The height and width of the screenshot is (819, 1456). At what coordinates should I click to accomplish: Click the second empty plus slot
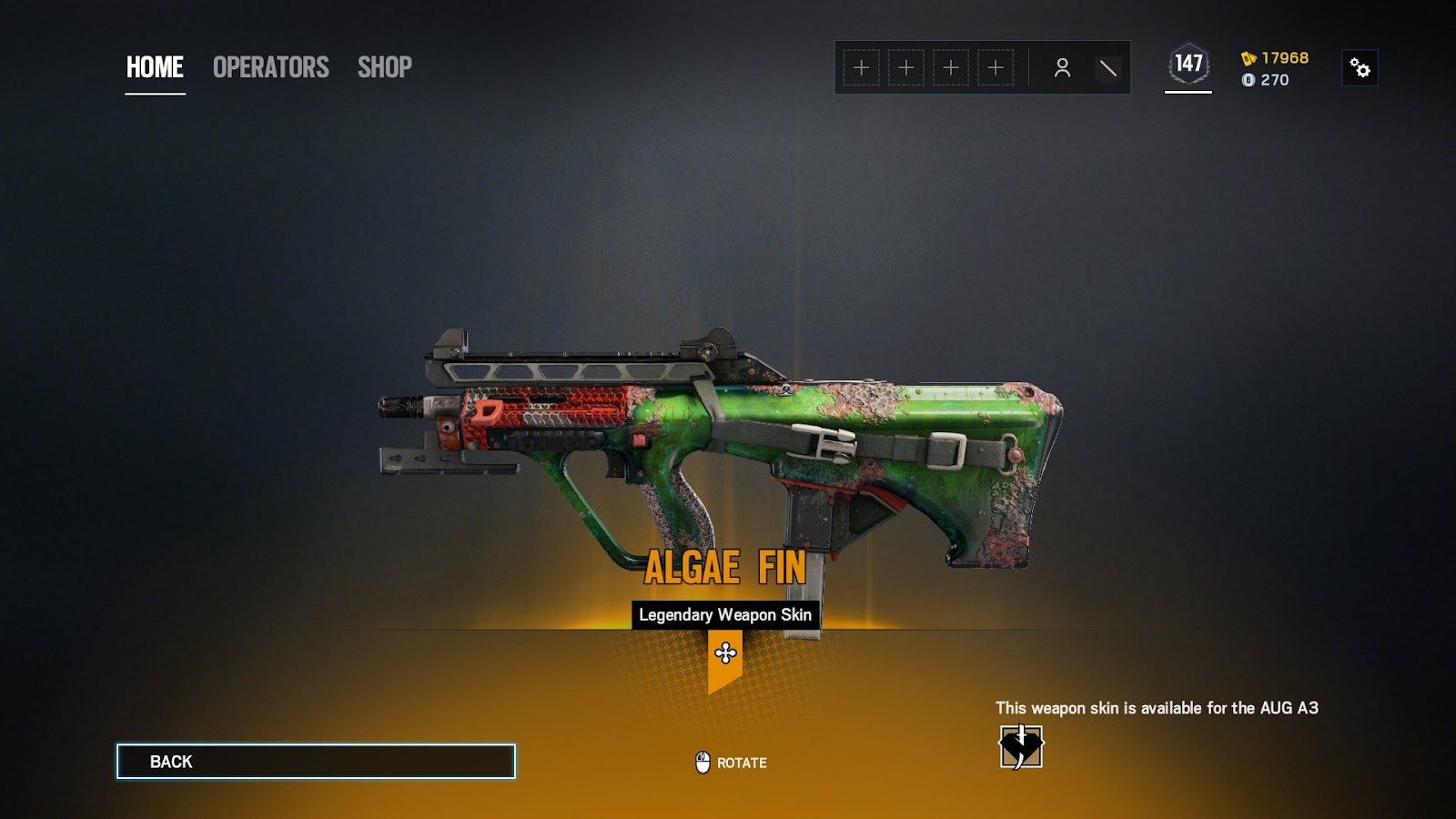click(906, 66)
